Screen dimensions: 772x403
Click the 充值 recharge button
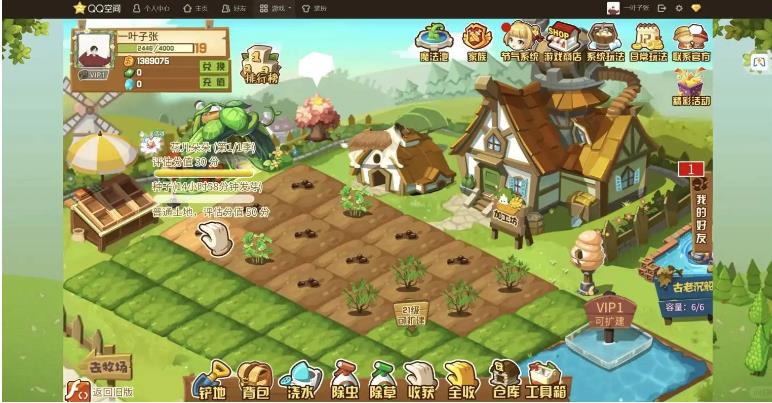[x=215, y=82]
